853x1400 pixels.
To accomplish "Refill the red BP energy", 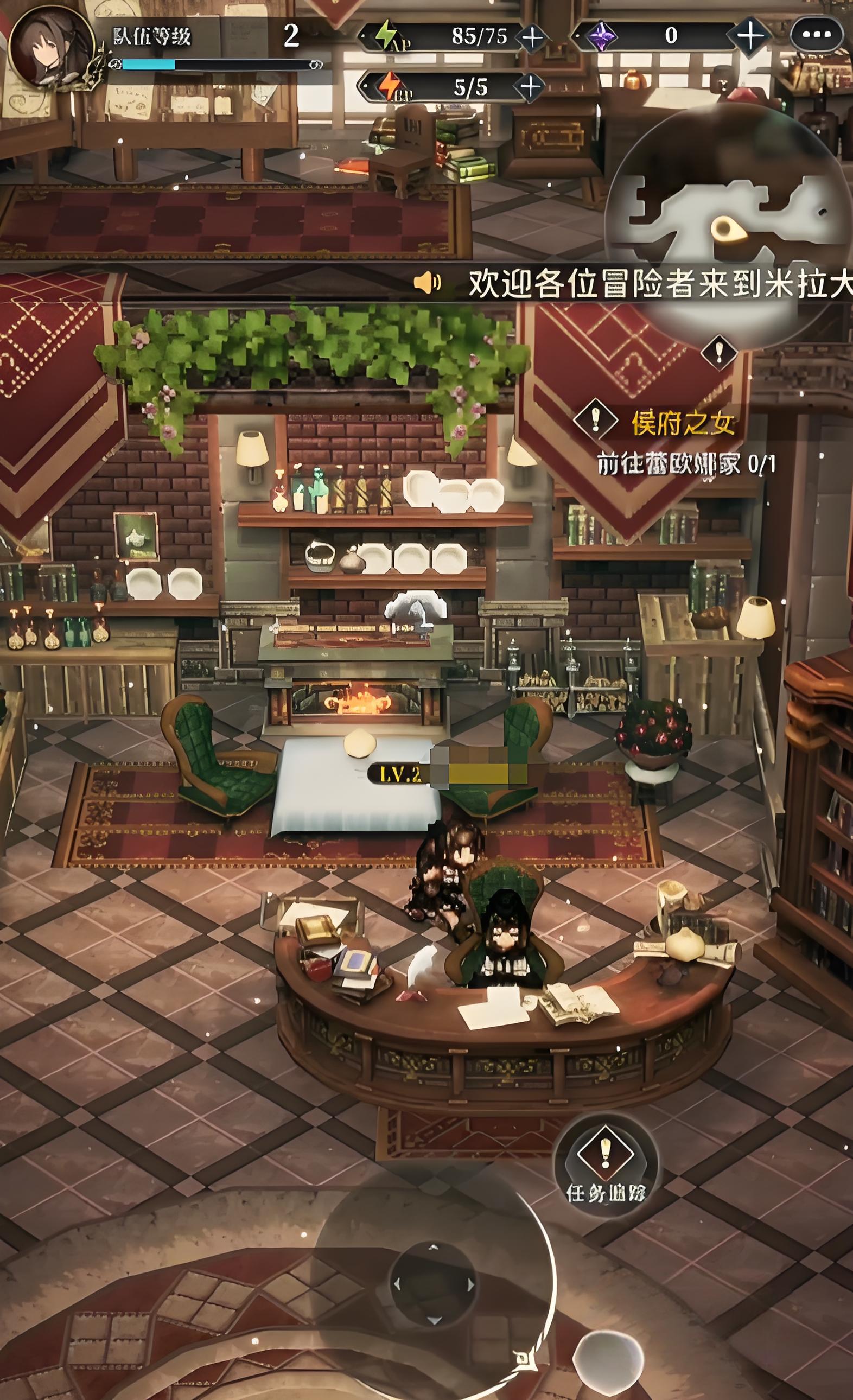I will pyautogui.click(x=530, y=87).
